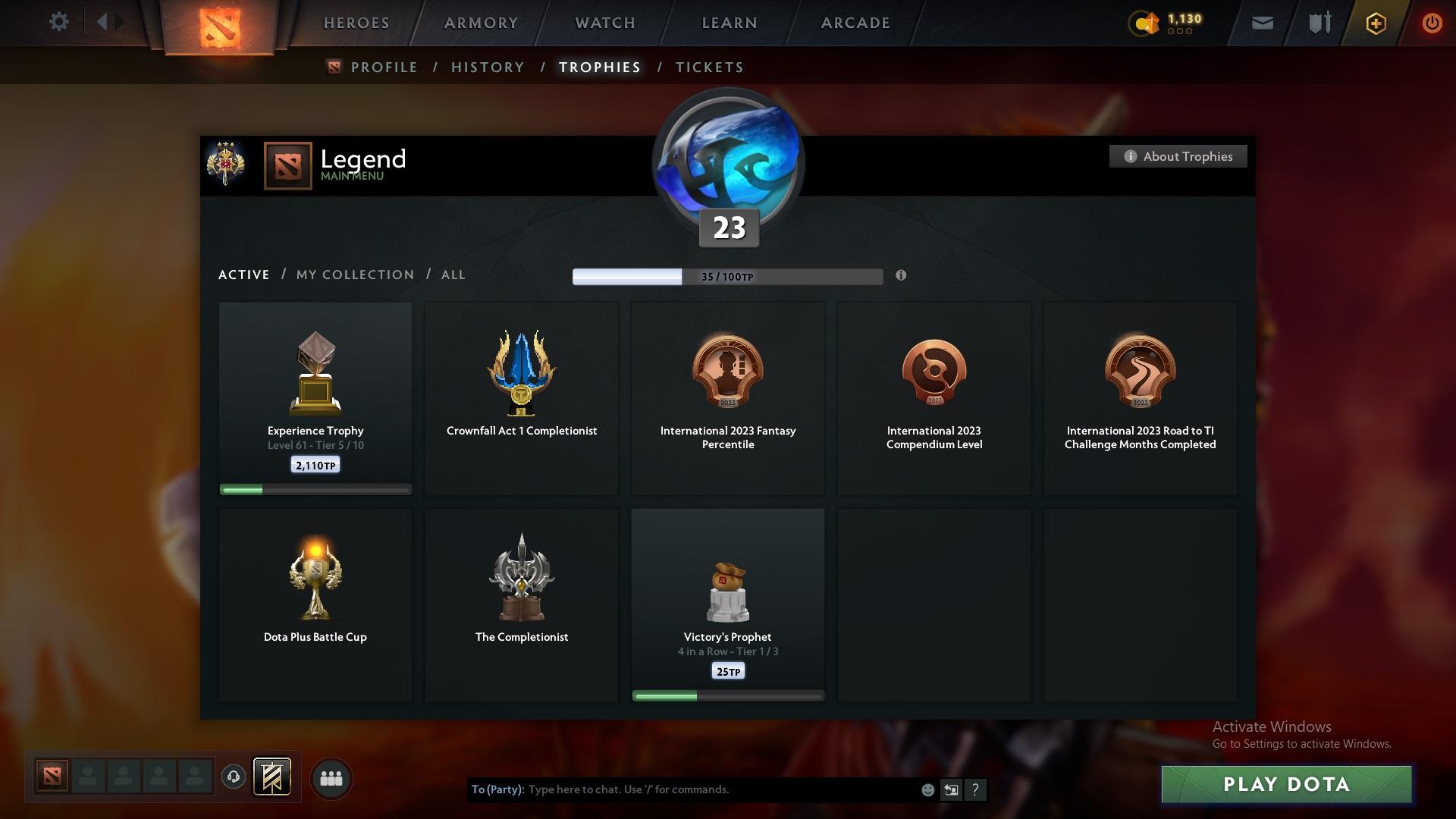This screenshot has height=819, width=1456.
Task: Switch to the HISTORY tab
Action: pos(487,67)
